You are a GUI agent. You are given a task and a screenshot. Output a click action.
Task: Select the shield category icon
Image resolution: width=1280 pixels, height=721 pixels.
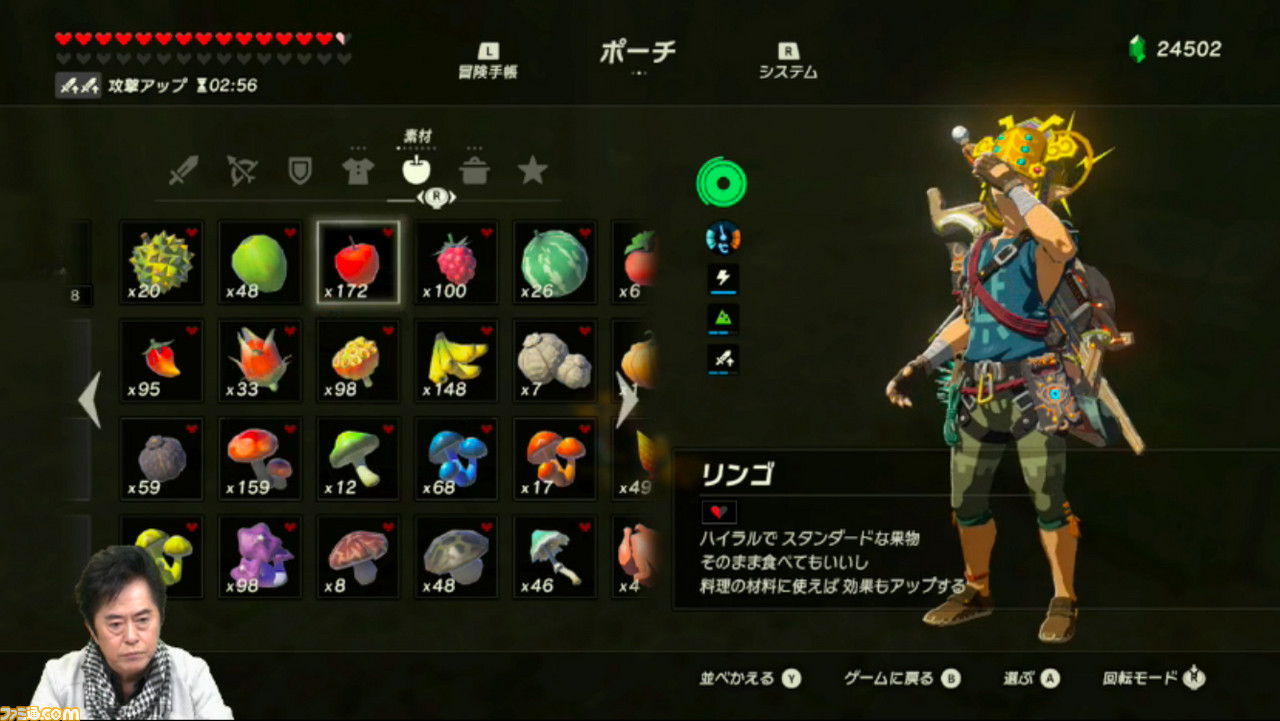point(302,170)
